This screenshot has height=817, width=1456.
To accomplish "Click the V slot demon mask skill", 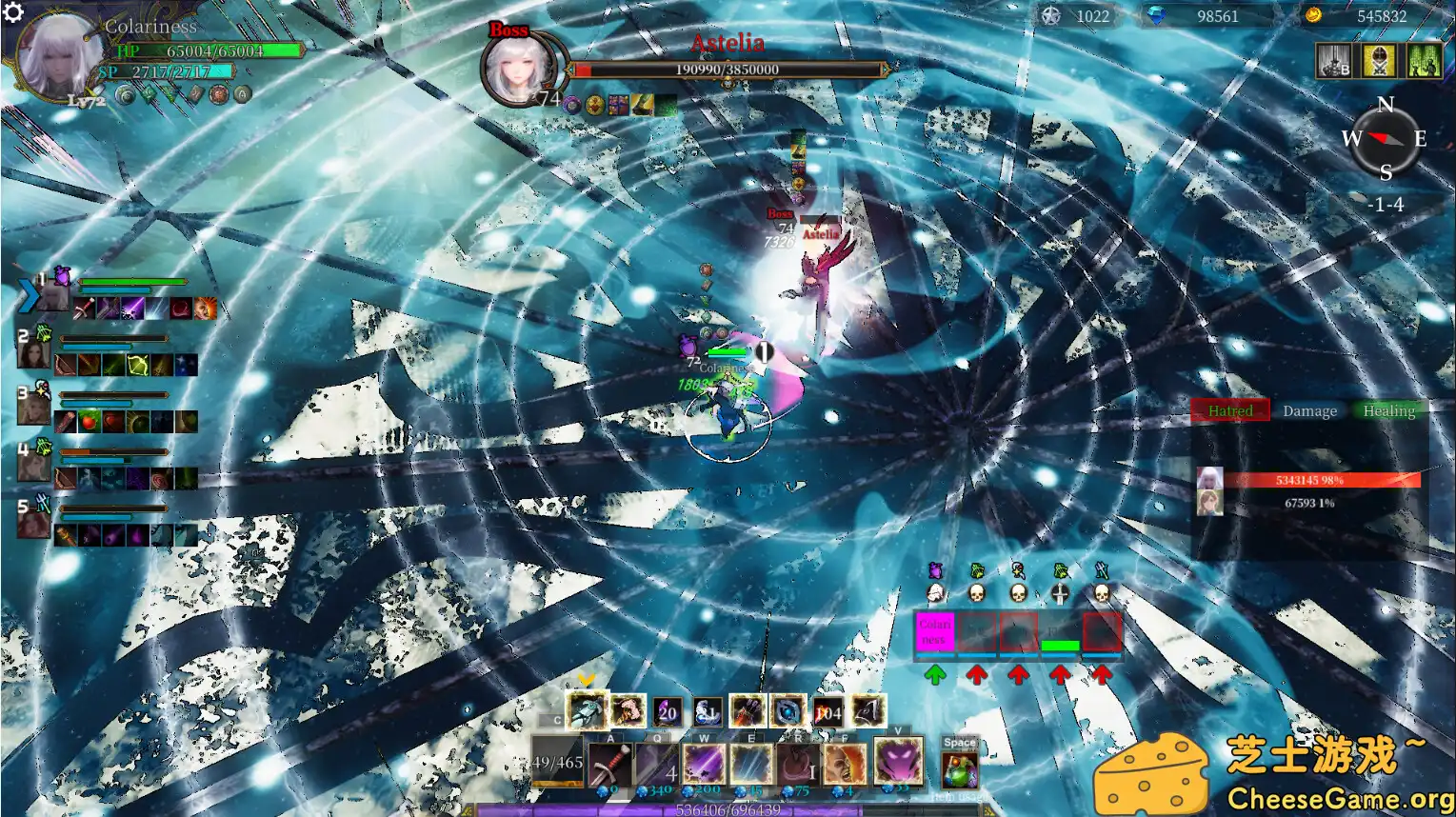I will 898,762.
